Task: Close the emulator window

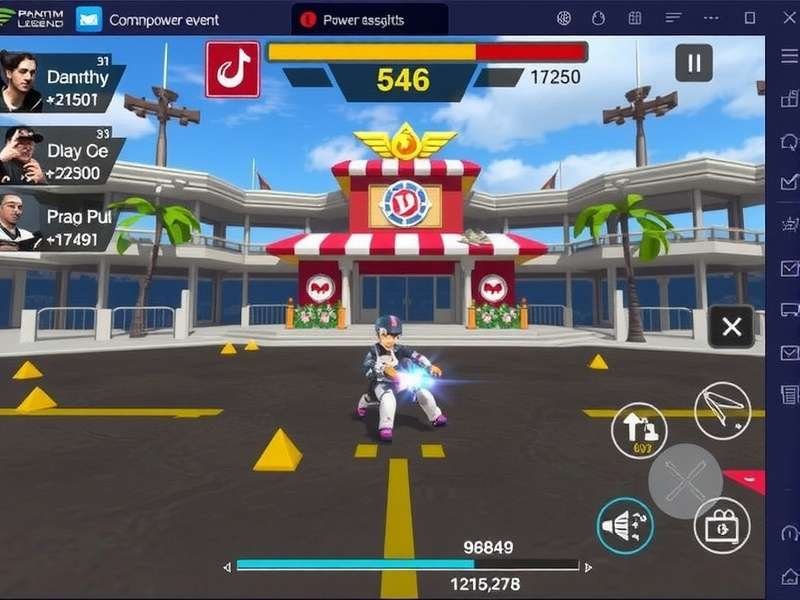Action: 785,18
